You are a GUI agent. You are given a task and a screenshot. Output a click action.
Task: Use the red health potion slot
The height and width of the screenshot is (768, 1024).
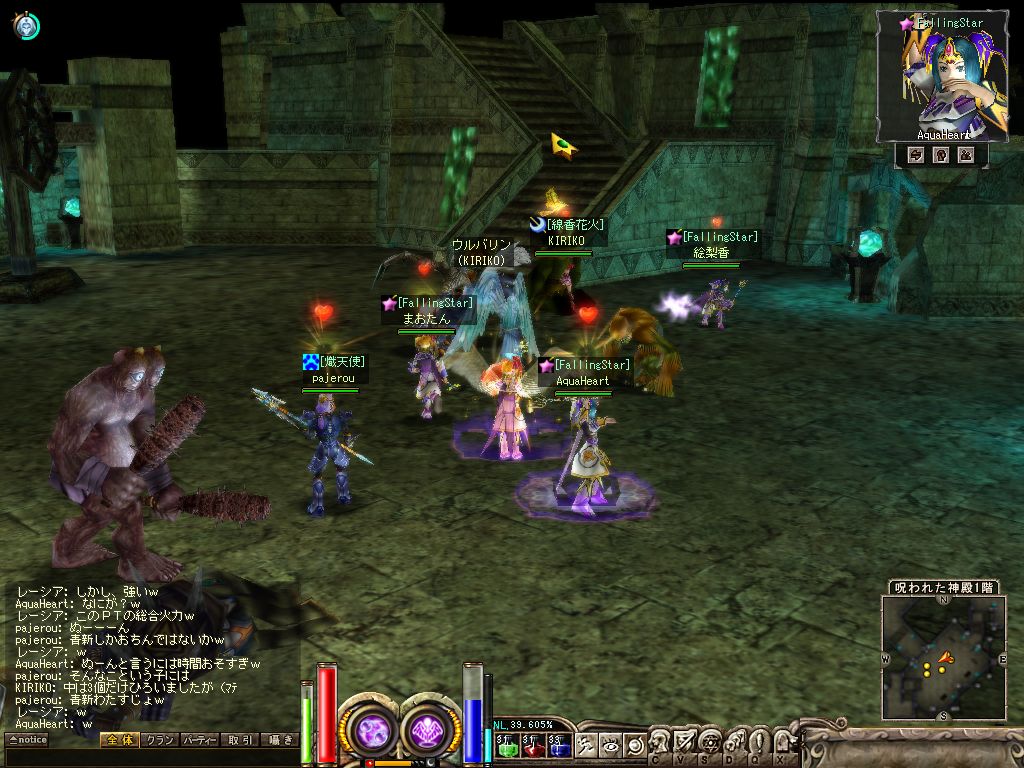tap(531, 745)
